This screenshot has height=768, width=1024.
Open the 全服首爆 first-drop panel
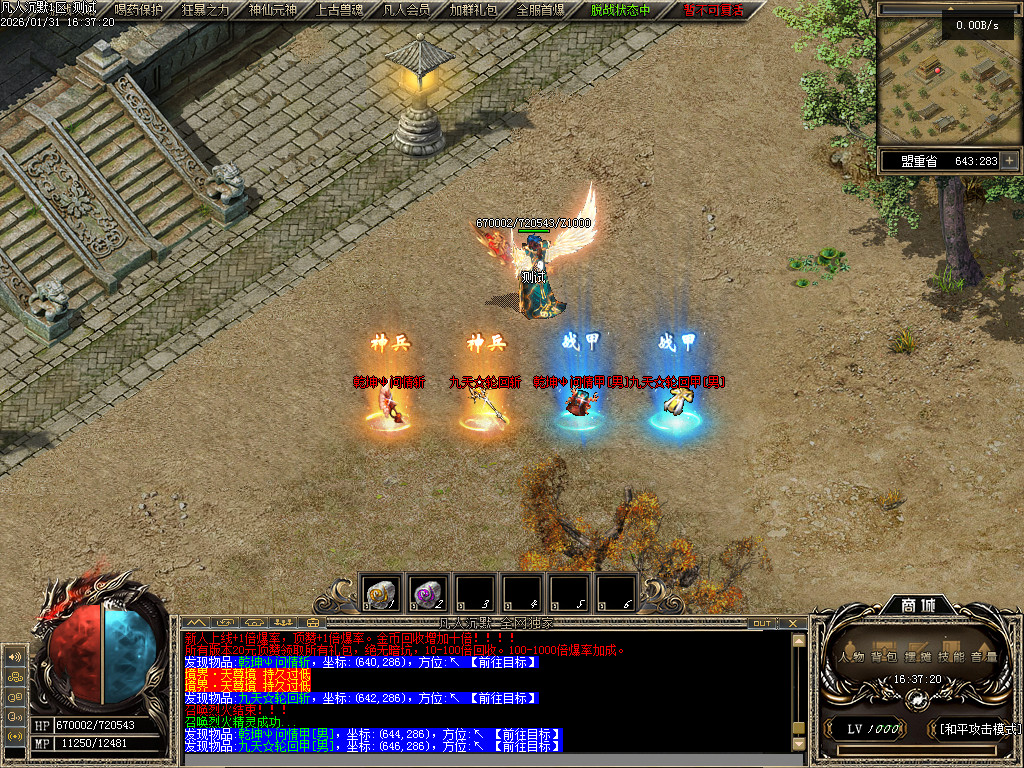click(541, 10)
